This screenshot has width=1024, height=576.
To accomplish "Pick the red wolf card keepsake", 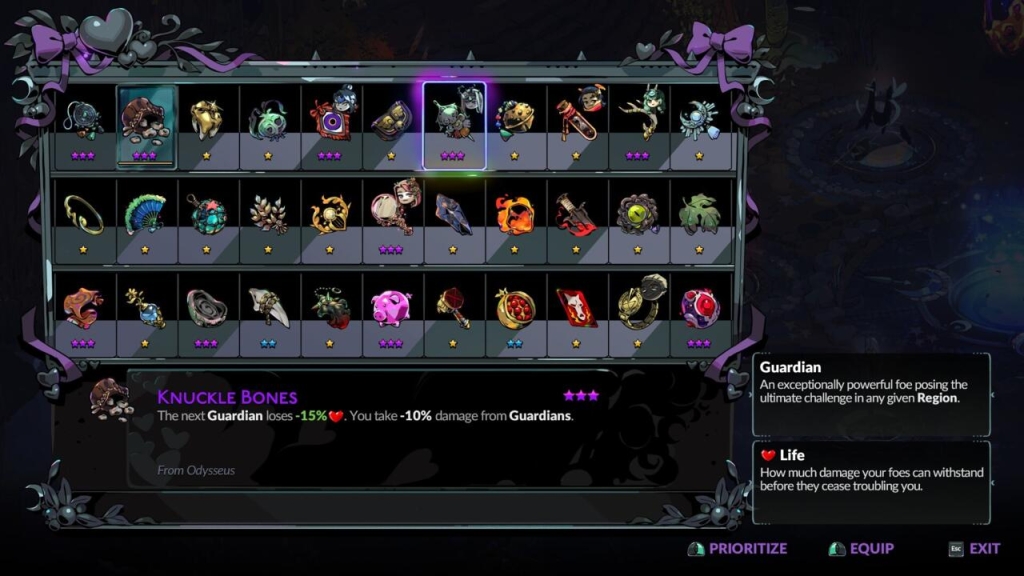I will coord(577,309).
